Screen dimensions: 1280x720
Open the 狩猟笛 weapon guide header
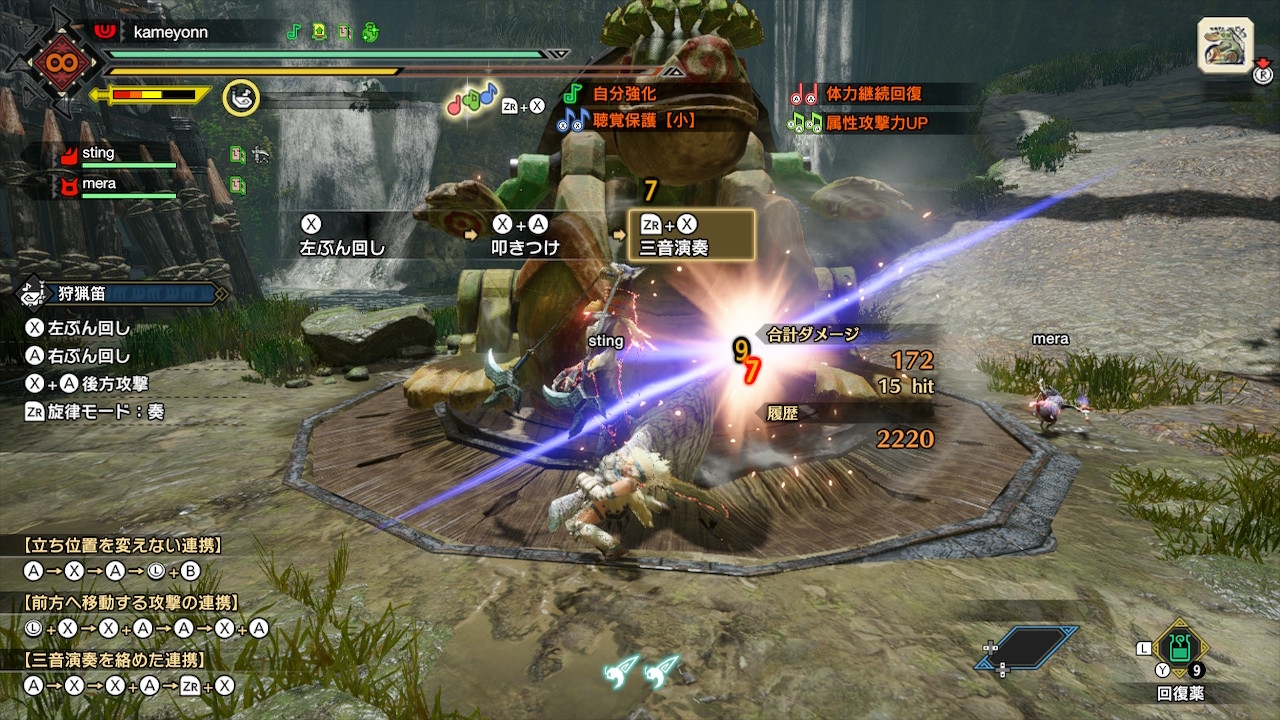[x=122, y=294]
